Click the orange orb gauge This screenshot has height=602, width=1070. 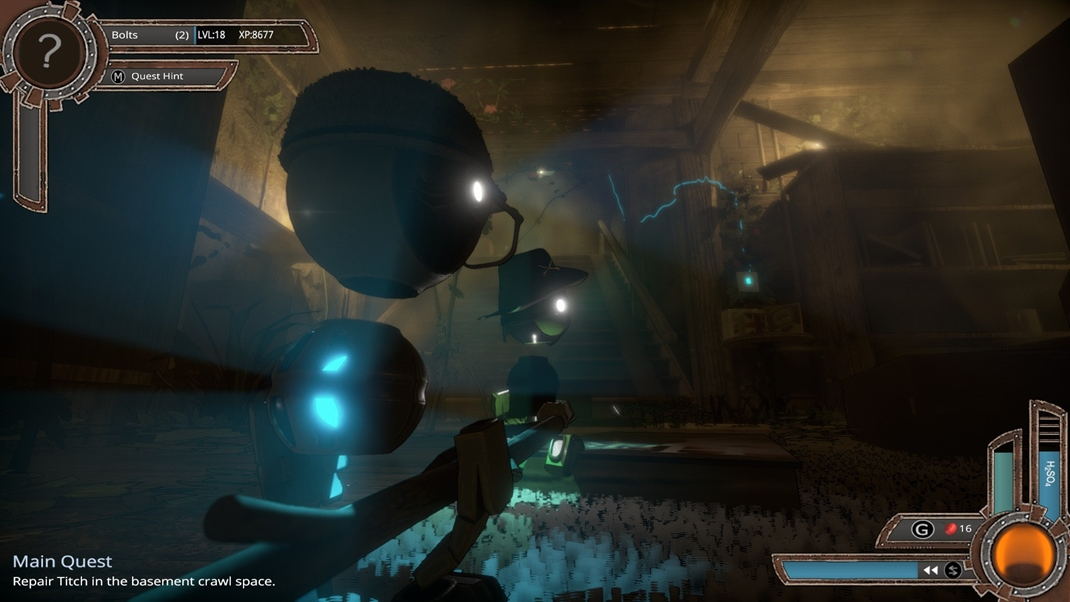pyautogui.click(x=1023, y=553)
